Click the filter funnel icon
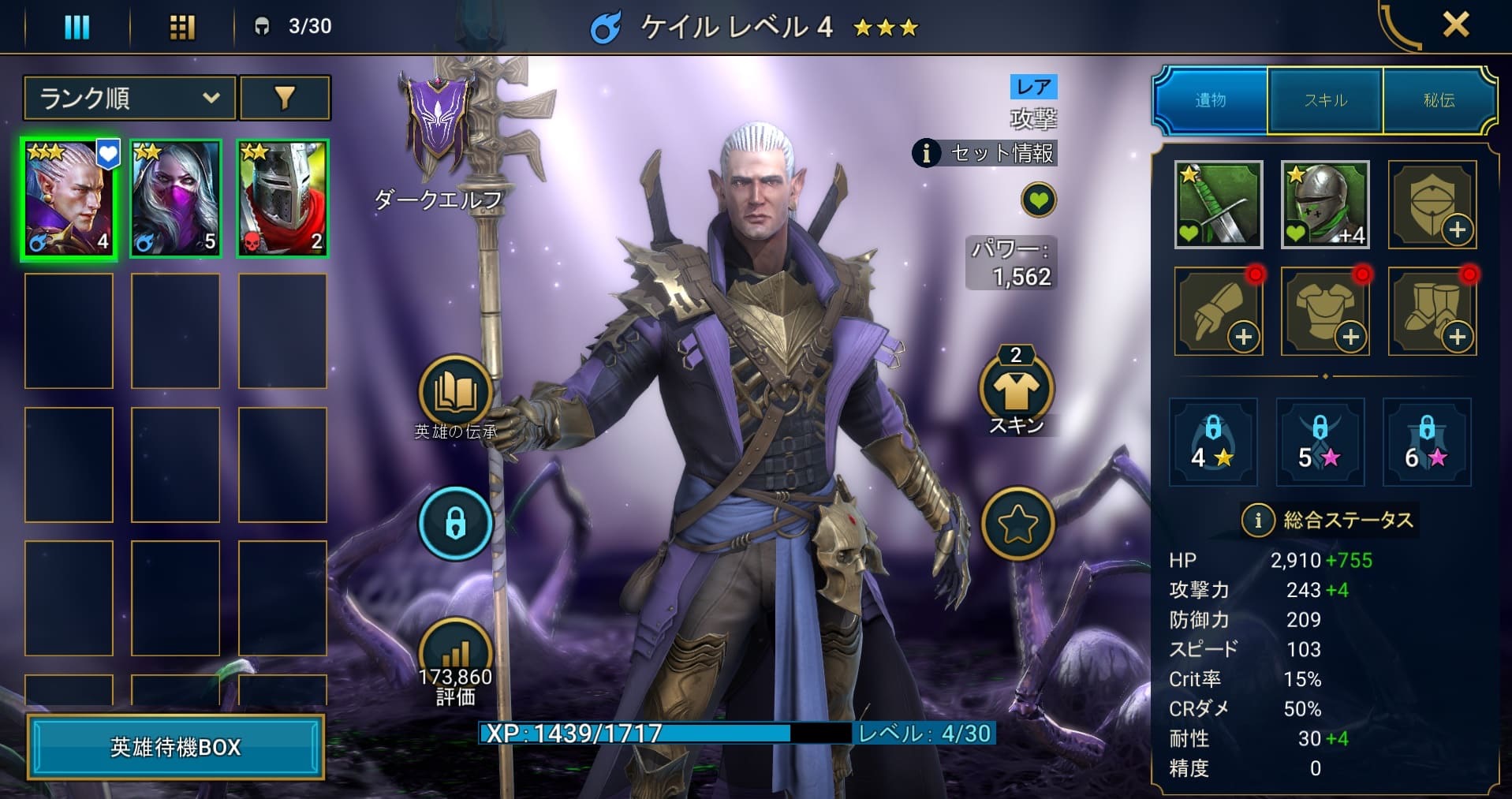The image size is (1512, 799). (x=286, y=98)
